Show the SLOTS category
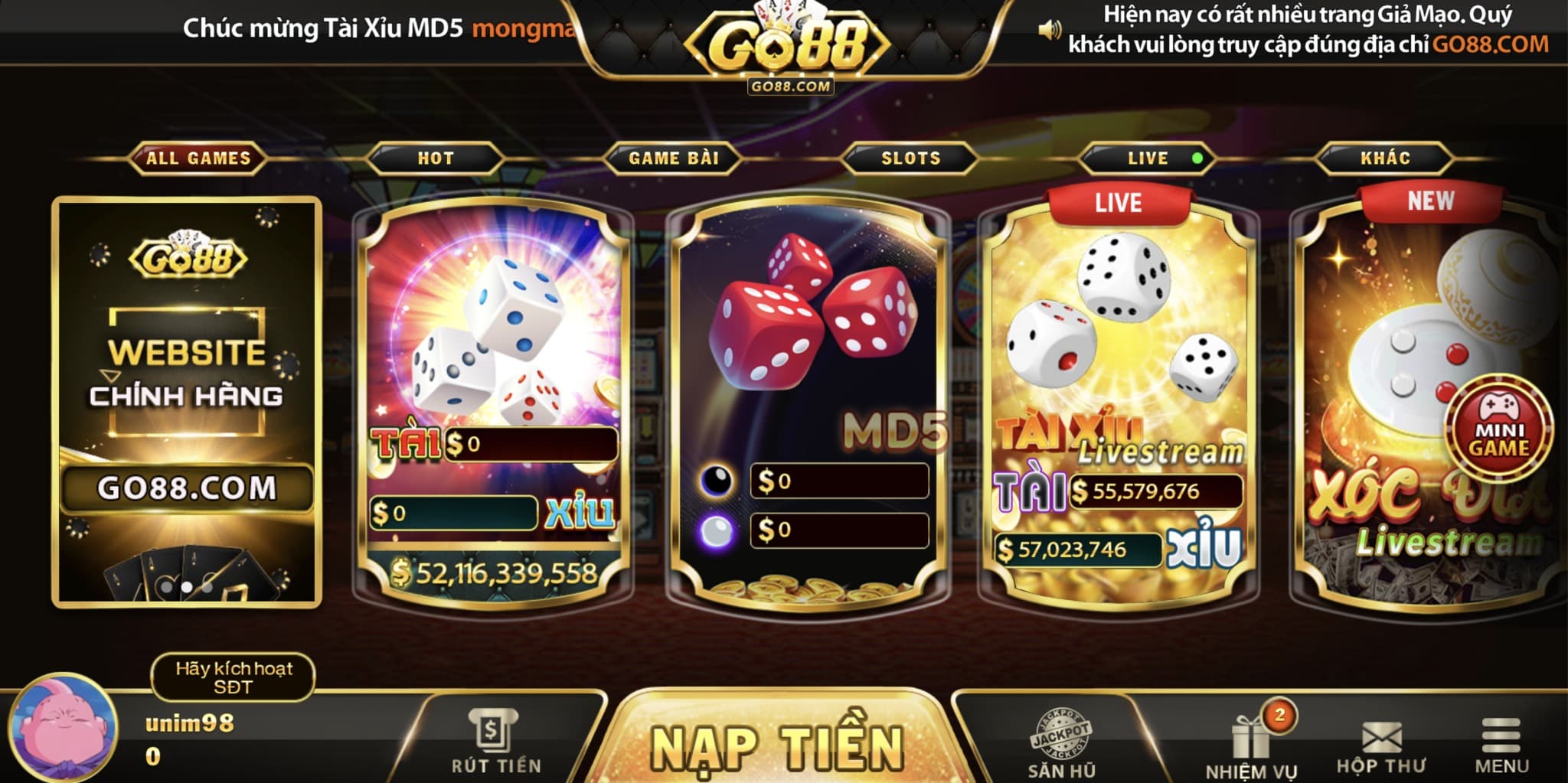1568x783 pixels. click(910, 158)
